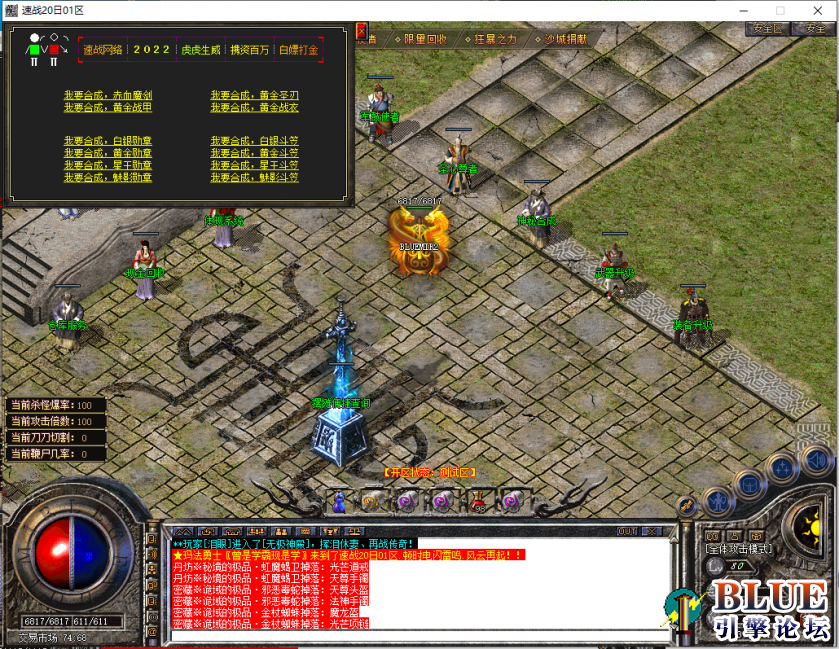Click 我要合成:星王勋章 link
This screenshot has width=839, height=649.
click(x=107, y=165)
